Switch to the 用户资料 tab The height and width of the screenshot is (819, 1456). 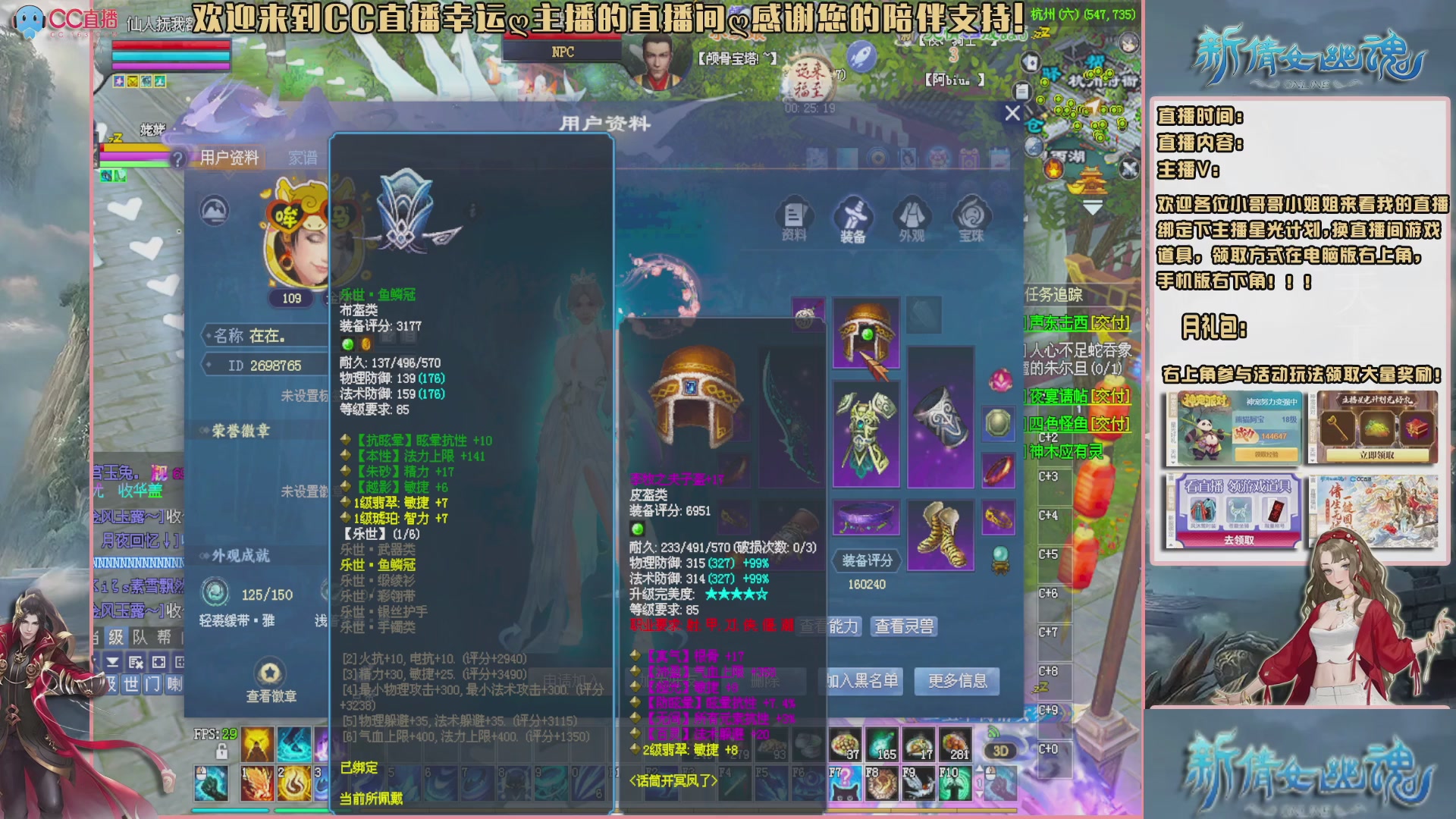click(x=229, y=157)
